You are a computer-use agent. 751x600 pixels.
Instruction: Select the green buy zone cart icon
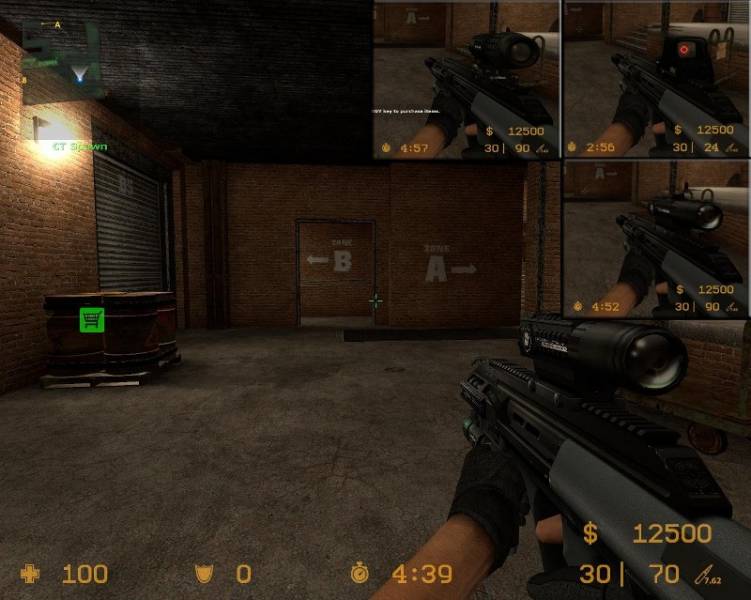tap(92, 320)
